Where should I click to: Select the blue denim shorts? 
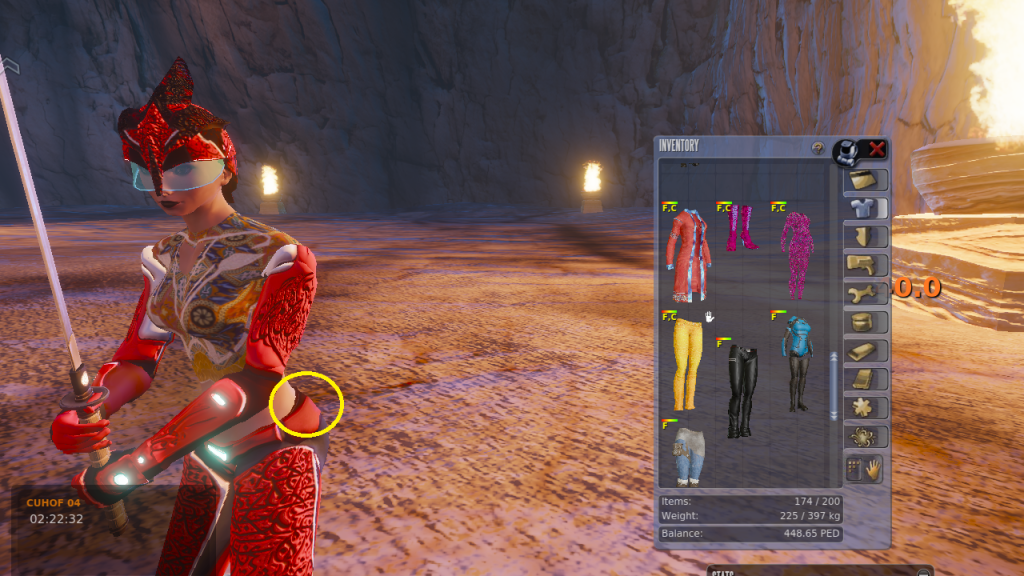(687, 455)
